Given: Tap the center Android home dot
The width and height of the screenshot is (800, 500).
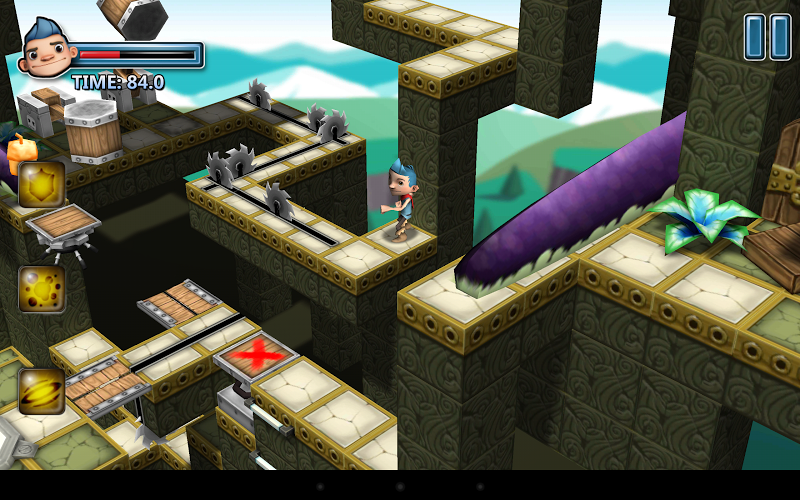Looking at the screenshot, I should coord(400,485).
